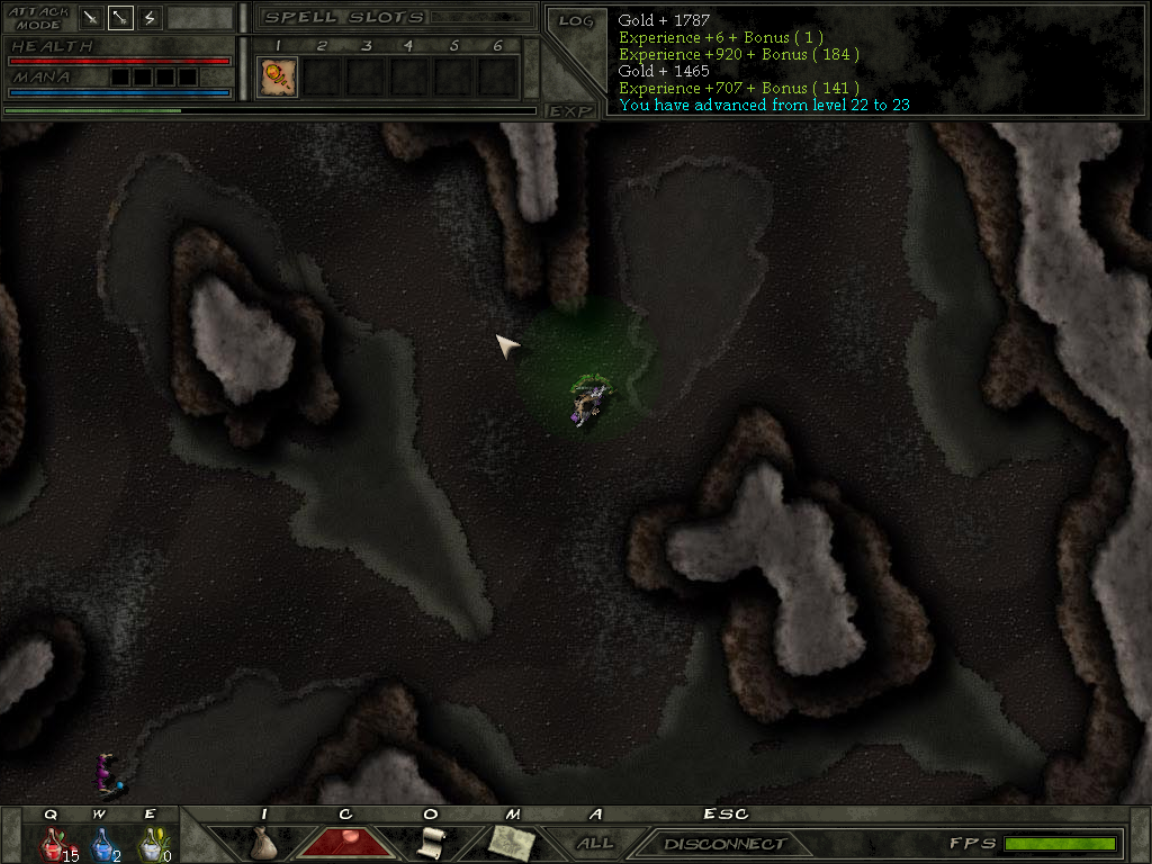The height and width of the screenshot is (864, 1152).
Task: Select the yellow potion slot
Action: click(x=151, y=844)
